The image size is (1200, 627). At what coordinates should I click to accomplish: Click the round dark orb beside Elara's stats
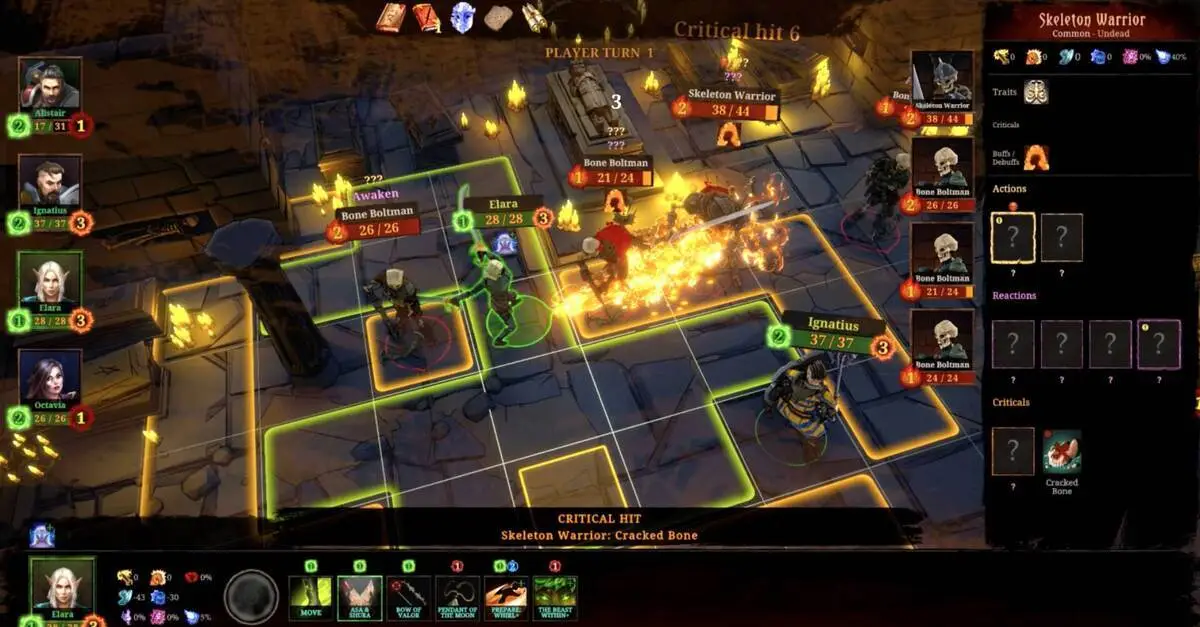251,597
